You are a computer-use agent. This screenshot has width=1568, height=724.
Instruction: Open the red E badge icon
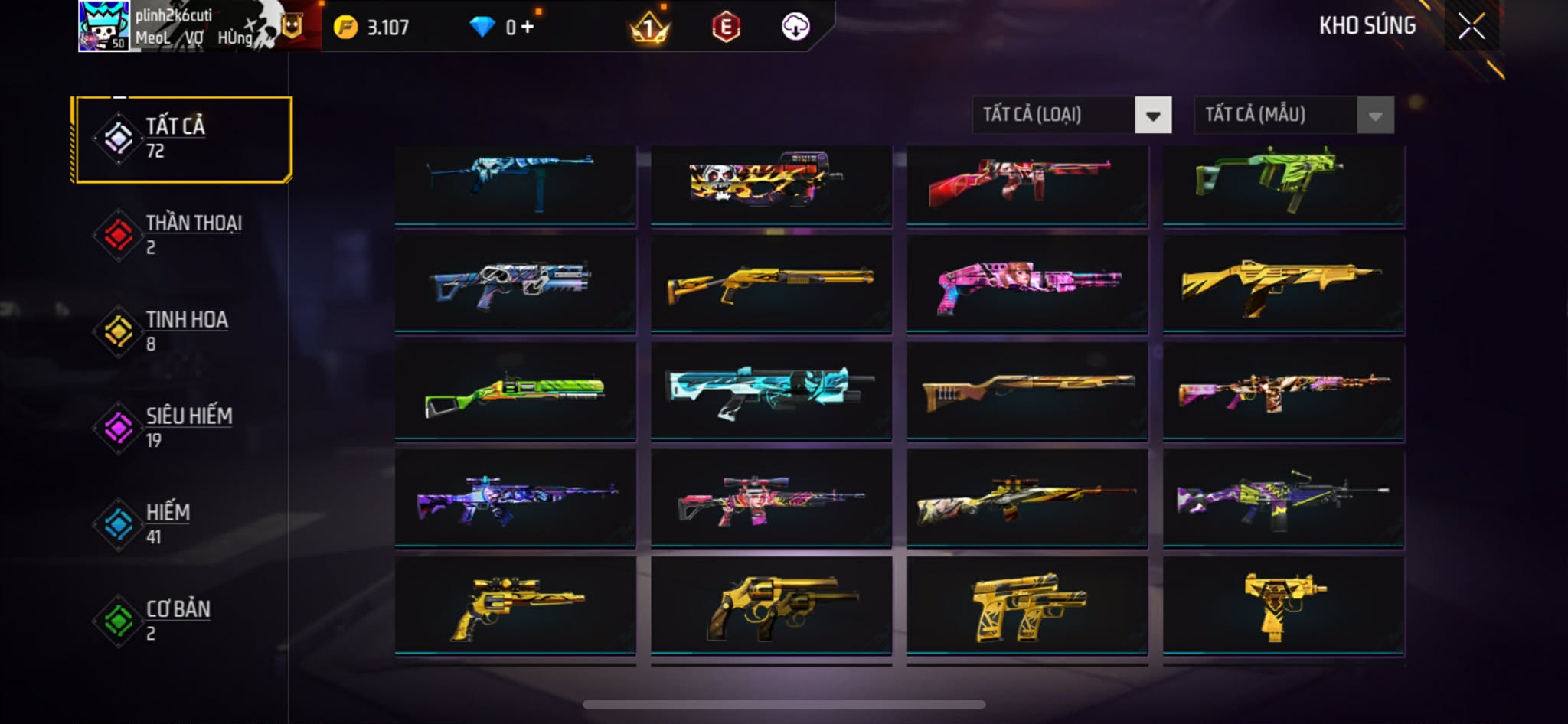[x=725, y=28]
